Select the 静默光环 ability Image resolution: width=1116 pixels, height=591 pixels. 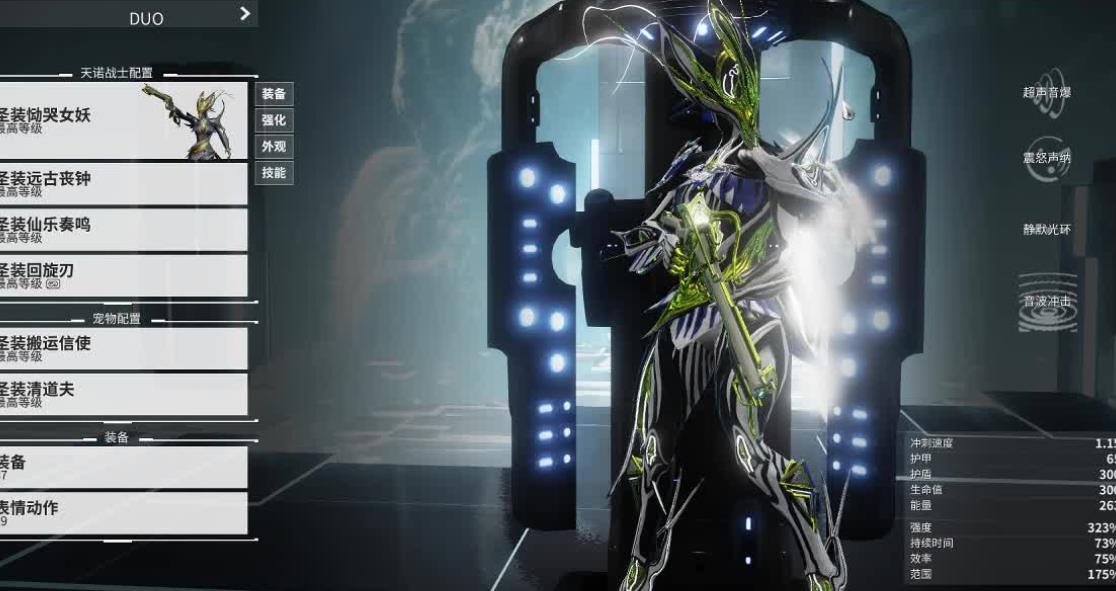coord(1047,229)
